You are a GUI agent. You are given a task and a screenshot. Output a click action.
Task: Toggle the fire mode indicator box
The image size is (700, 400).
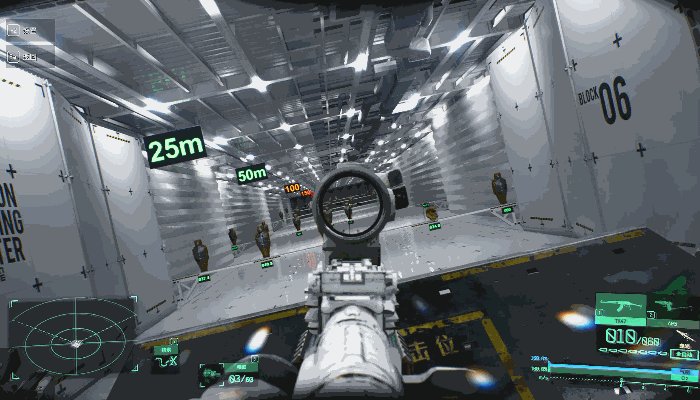pos(684,354)
